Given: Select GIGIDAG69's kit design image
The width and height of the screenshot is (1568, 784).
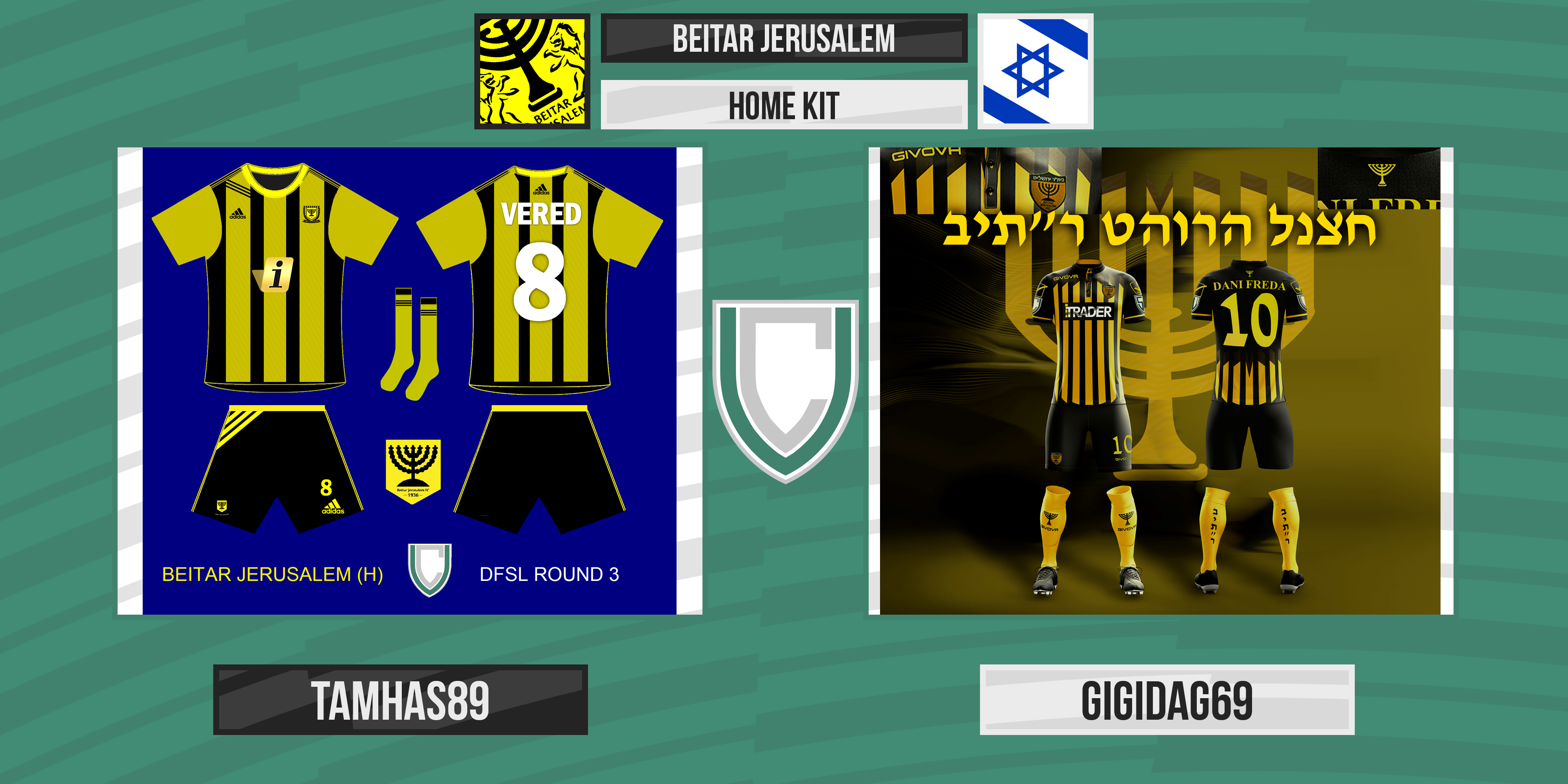Looking at the screenshot, I should (1160, 380).
